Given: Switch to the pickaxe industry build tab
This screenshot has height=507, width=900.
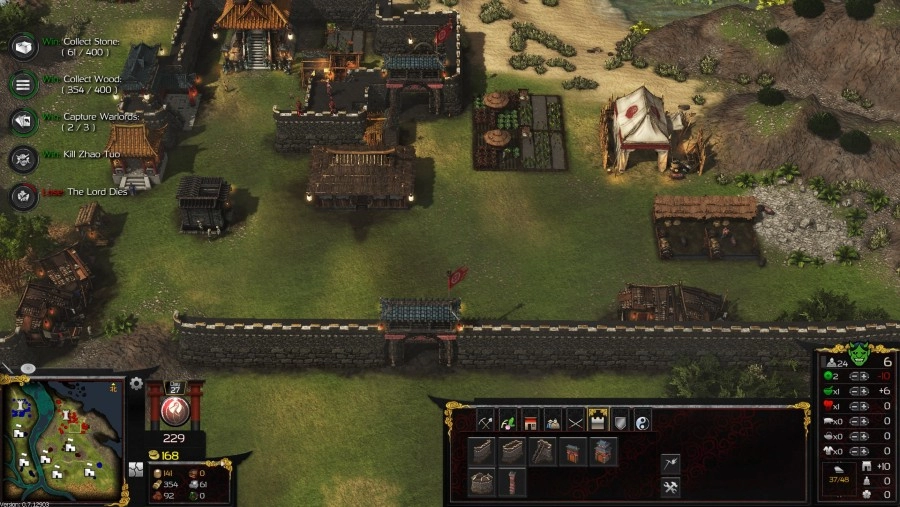Looking at the screenshot, I should [486, 420].
